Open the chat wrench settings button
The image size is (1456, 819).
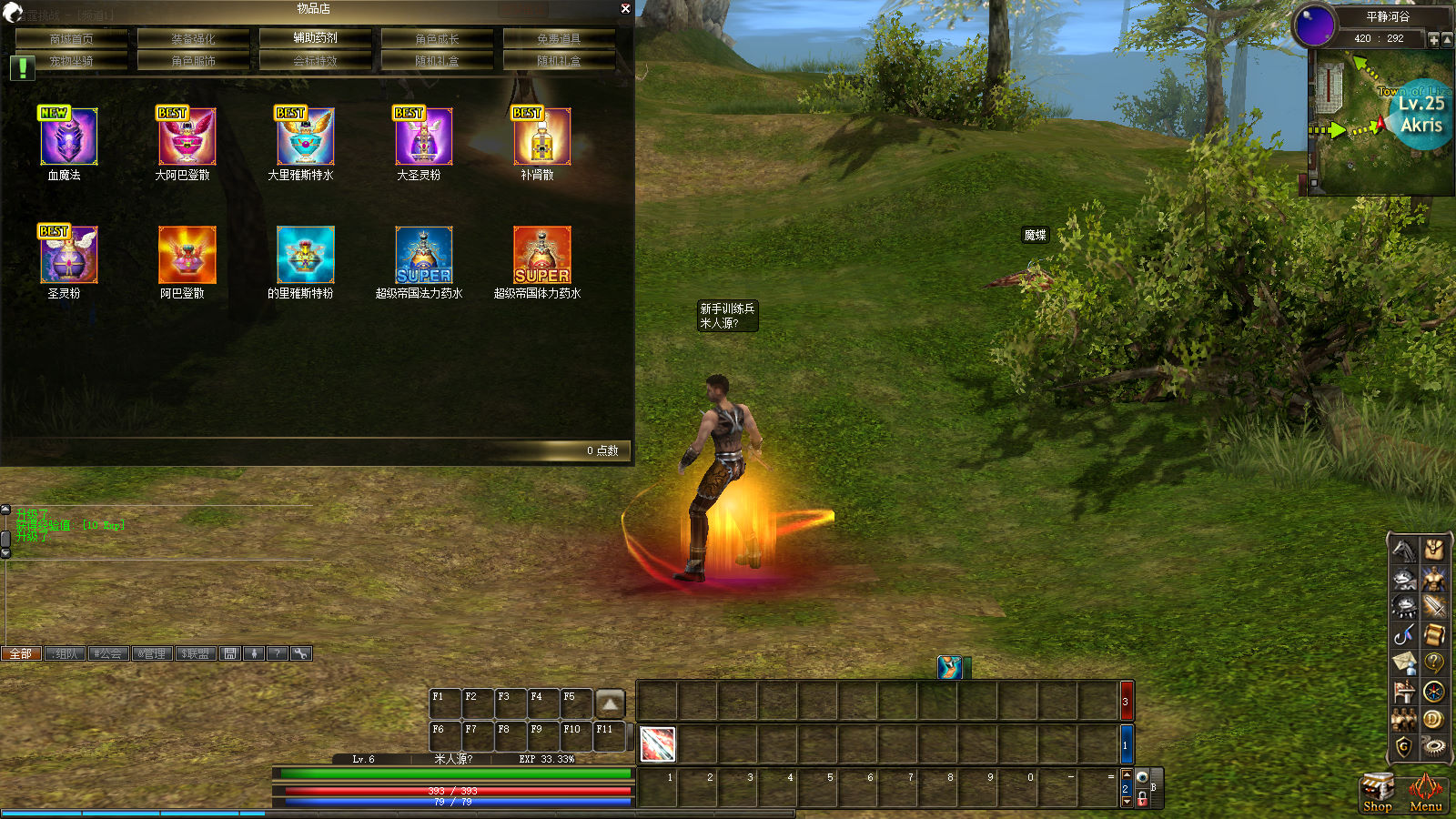(x=301, y=653)
